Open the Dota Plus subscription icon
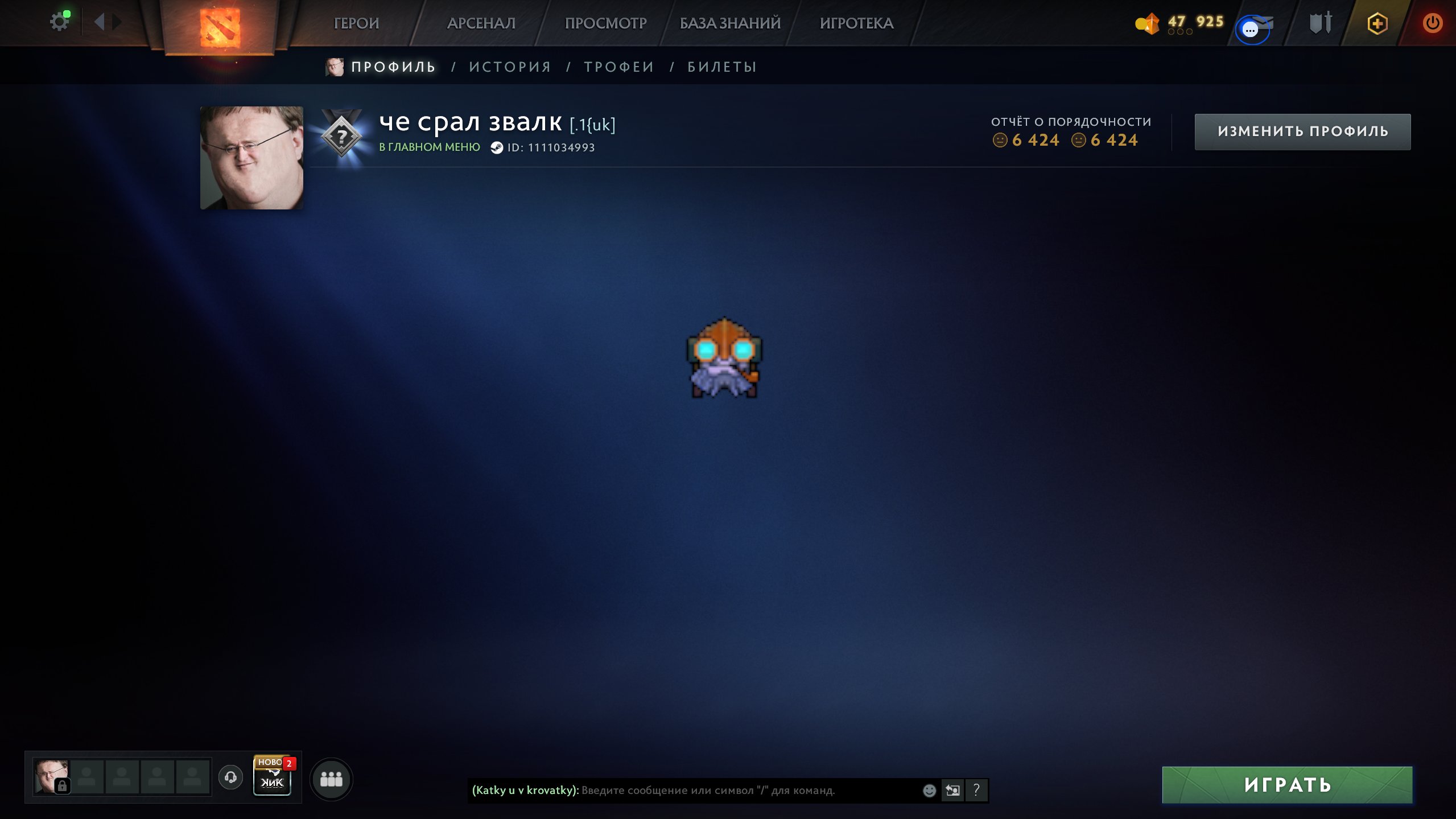 point(1377,23)
